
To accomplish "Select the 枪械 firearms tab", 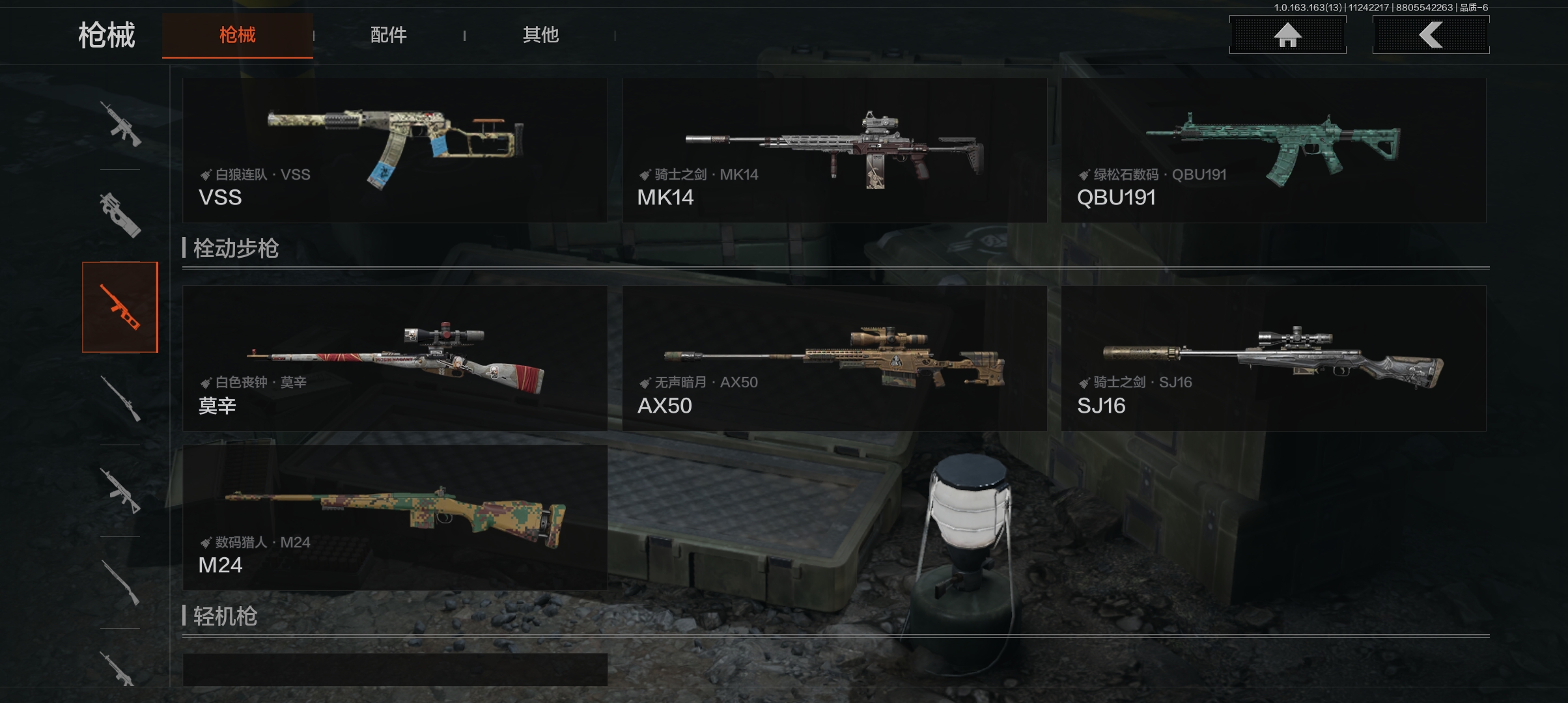I will 238,35.
